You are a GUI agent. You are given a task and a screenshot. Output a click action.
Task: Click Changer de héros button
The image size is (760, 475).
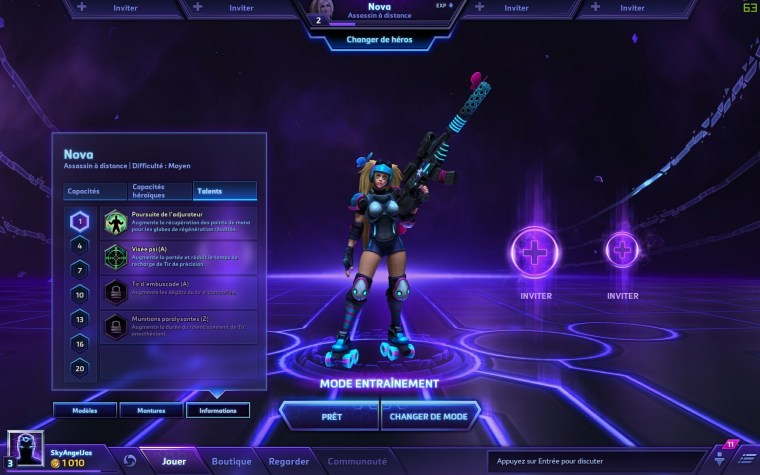379,40
